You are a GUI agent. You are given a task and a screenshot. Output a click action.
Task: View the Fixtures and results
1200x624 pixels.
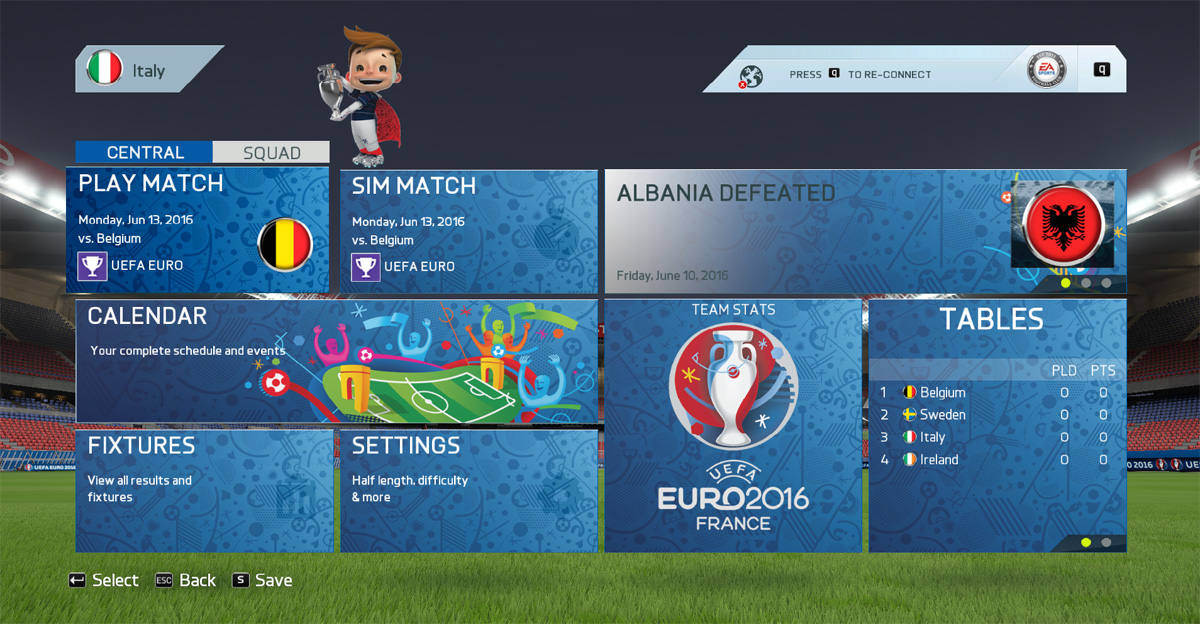(x=204, y=490)
